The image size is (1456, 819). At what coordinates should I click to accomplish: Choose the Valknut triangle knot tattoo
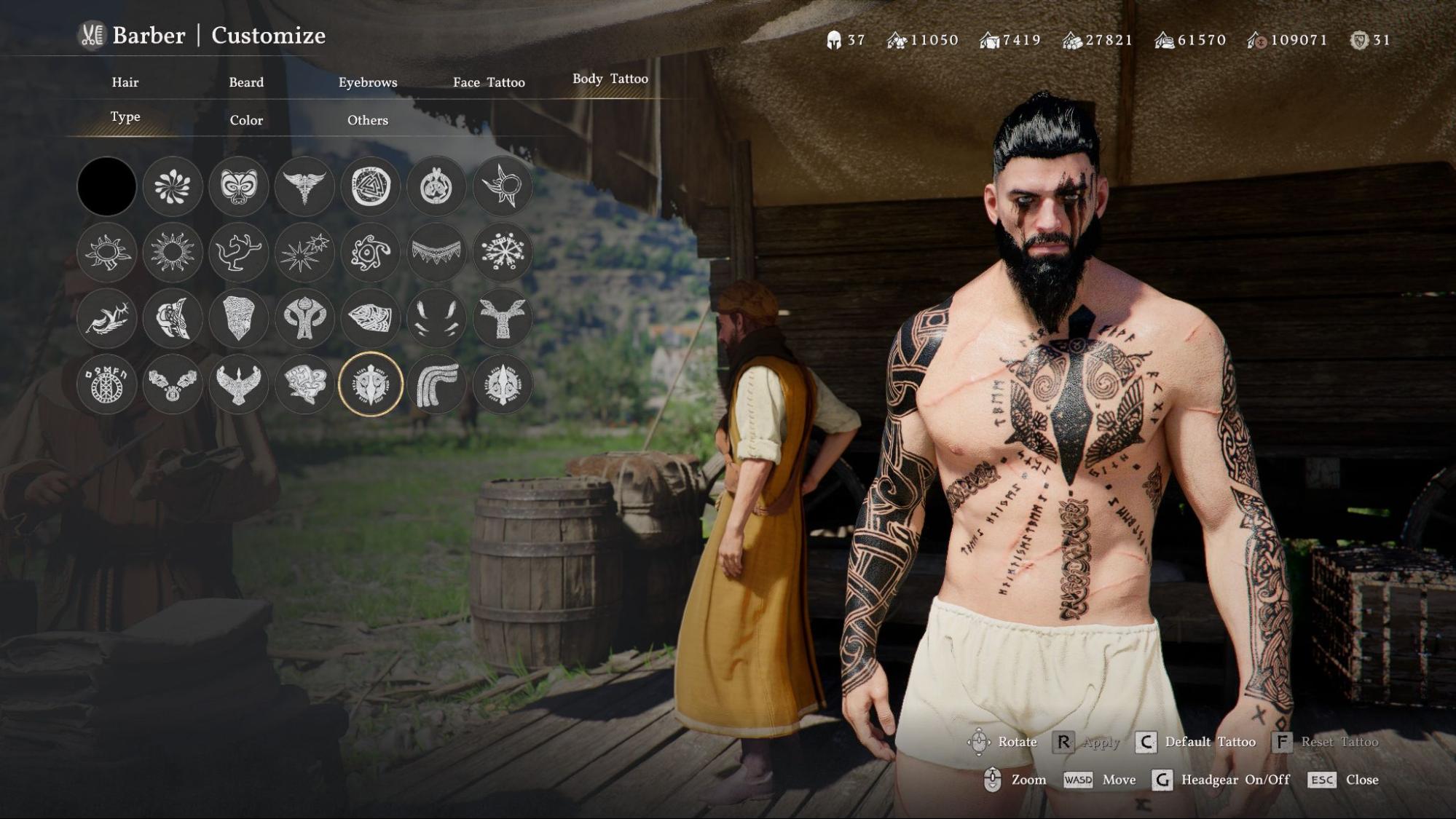pos(371,187)
